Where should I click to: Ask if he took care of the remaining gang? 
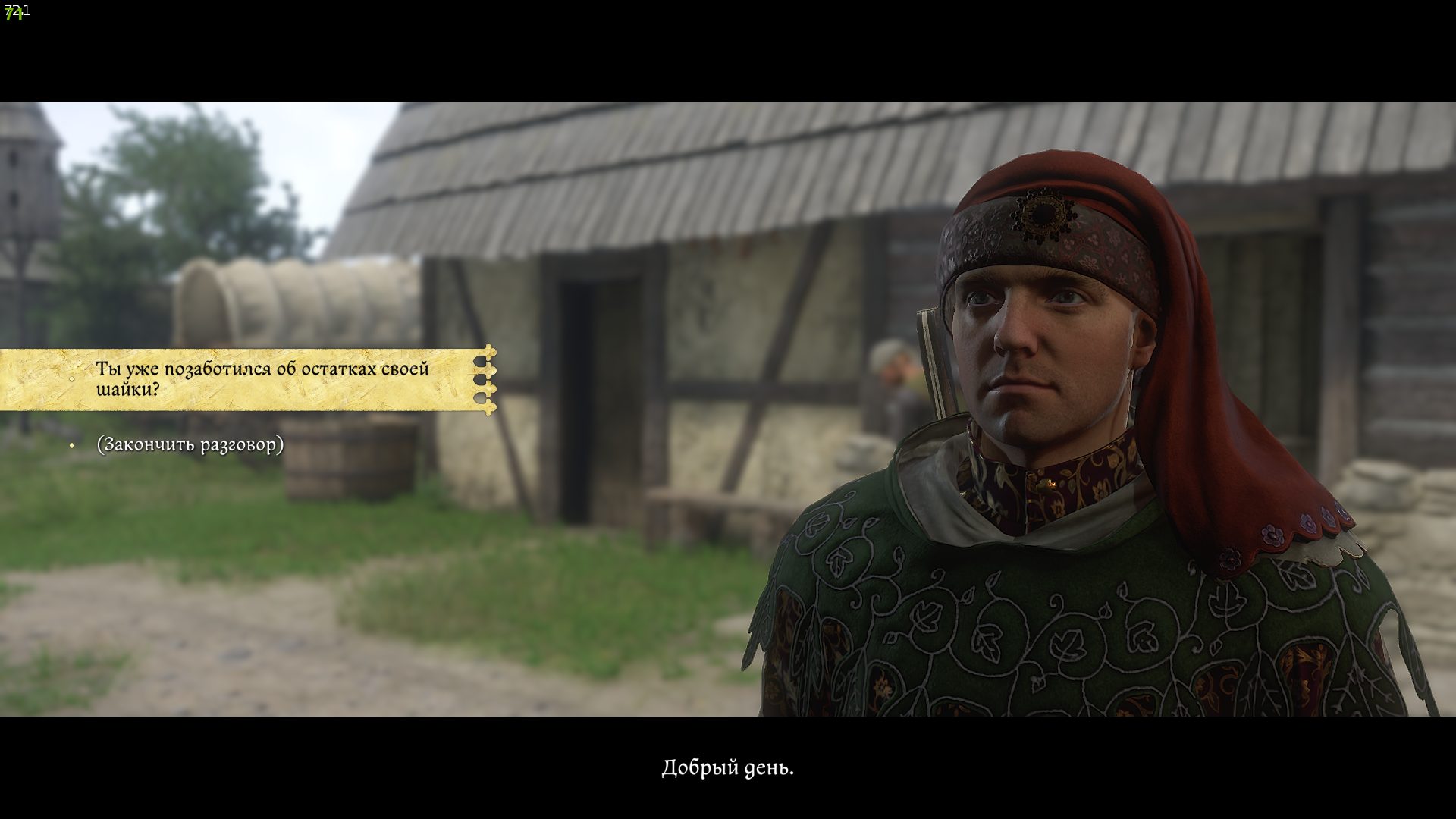pos(262,379)
